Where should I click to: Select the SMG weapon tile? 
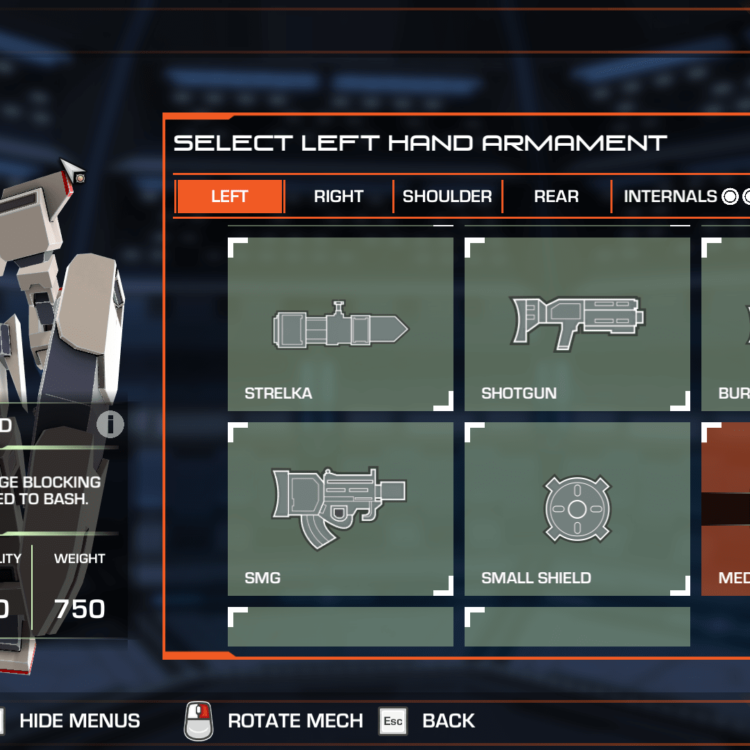pyautogui.click(x=340, y=508)
